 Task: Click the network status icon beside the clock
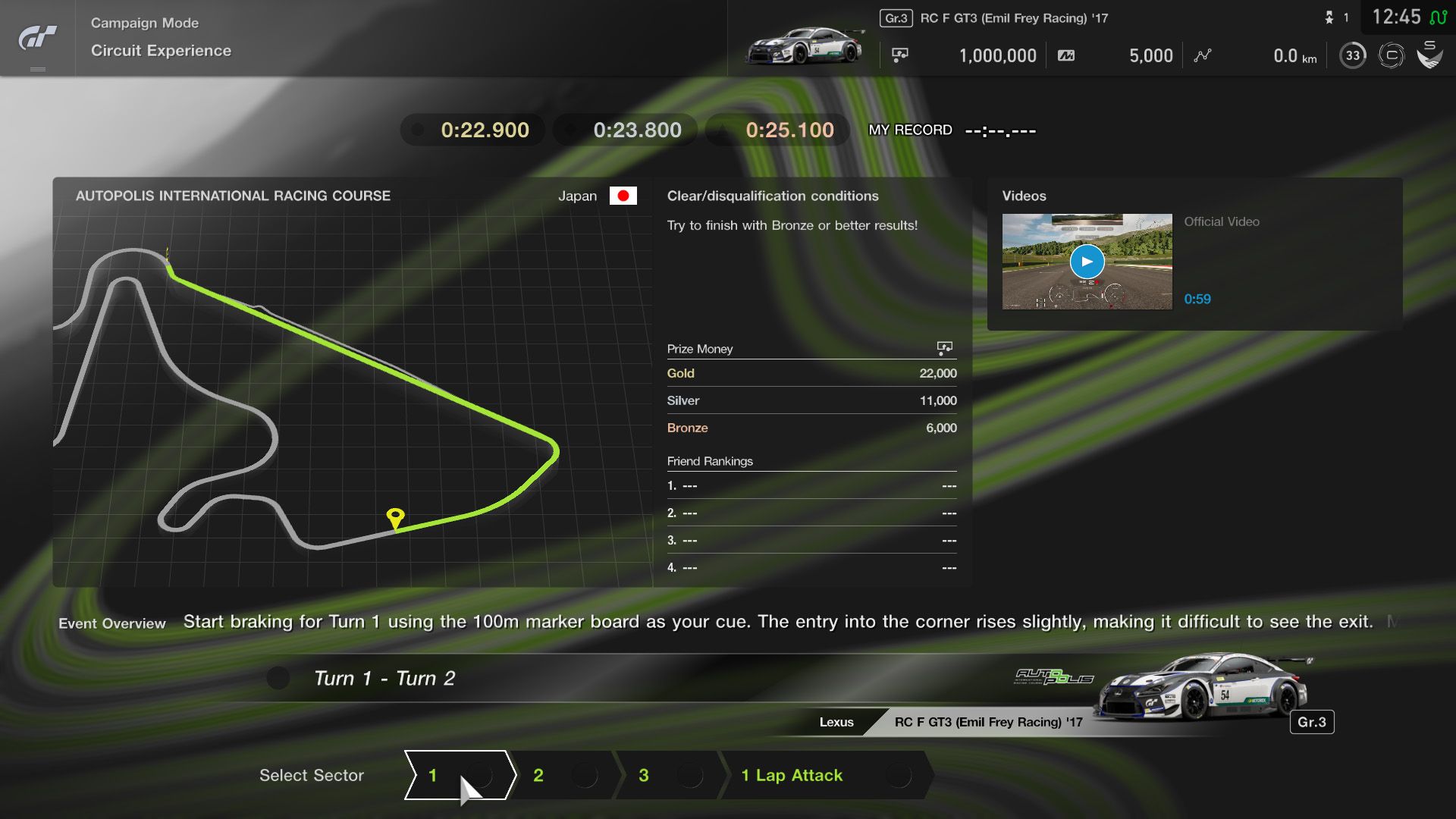pos(1439,17)
